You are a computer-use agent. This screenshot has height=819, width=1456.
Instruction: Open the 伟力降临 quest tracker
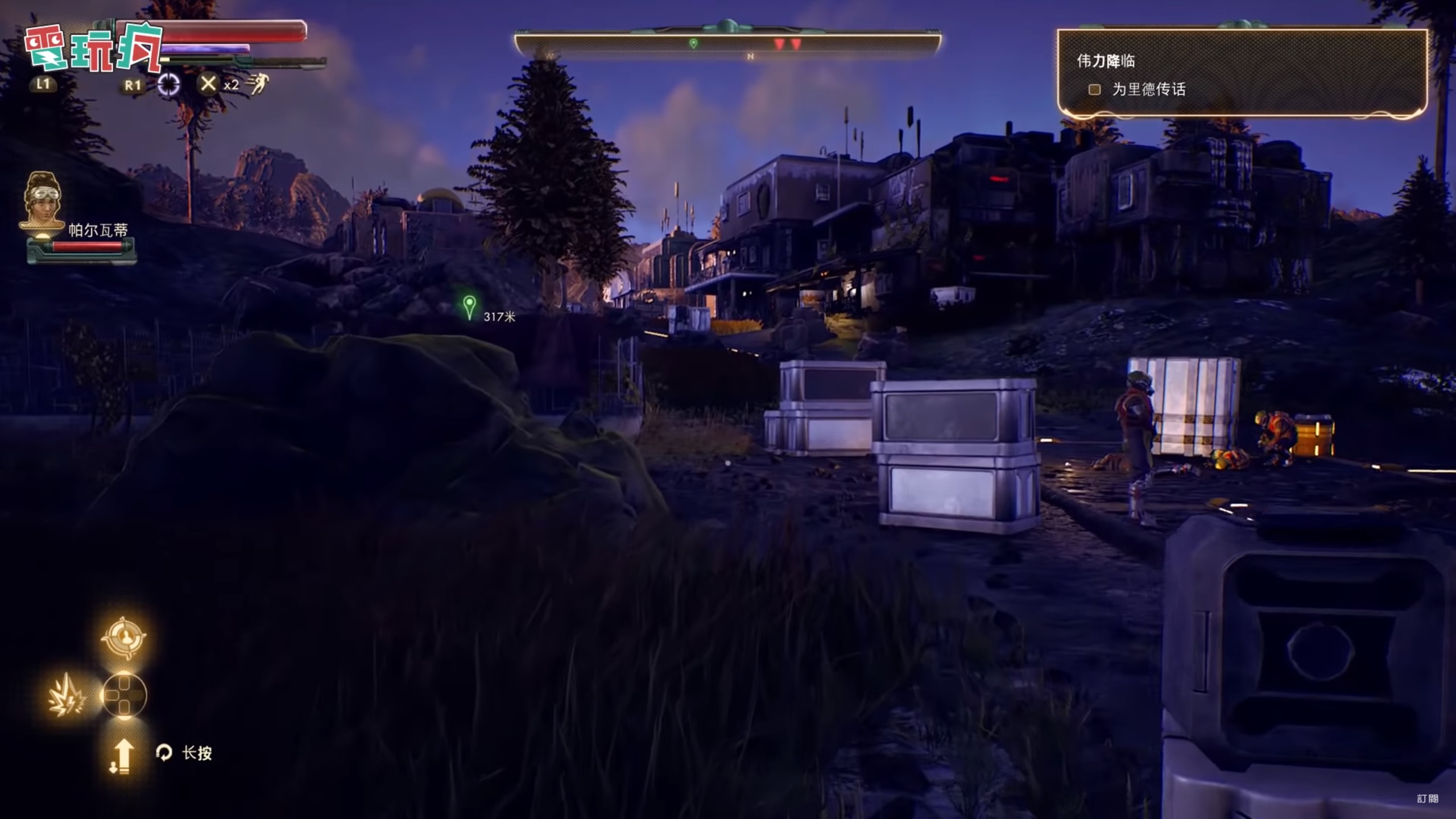tap(1106, 61)
